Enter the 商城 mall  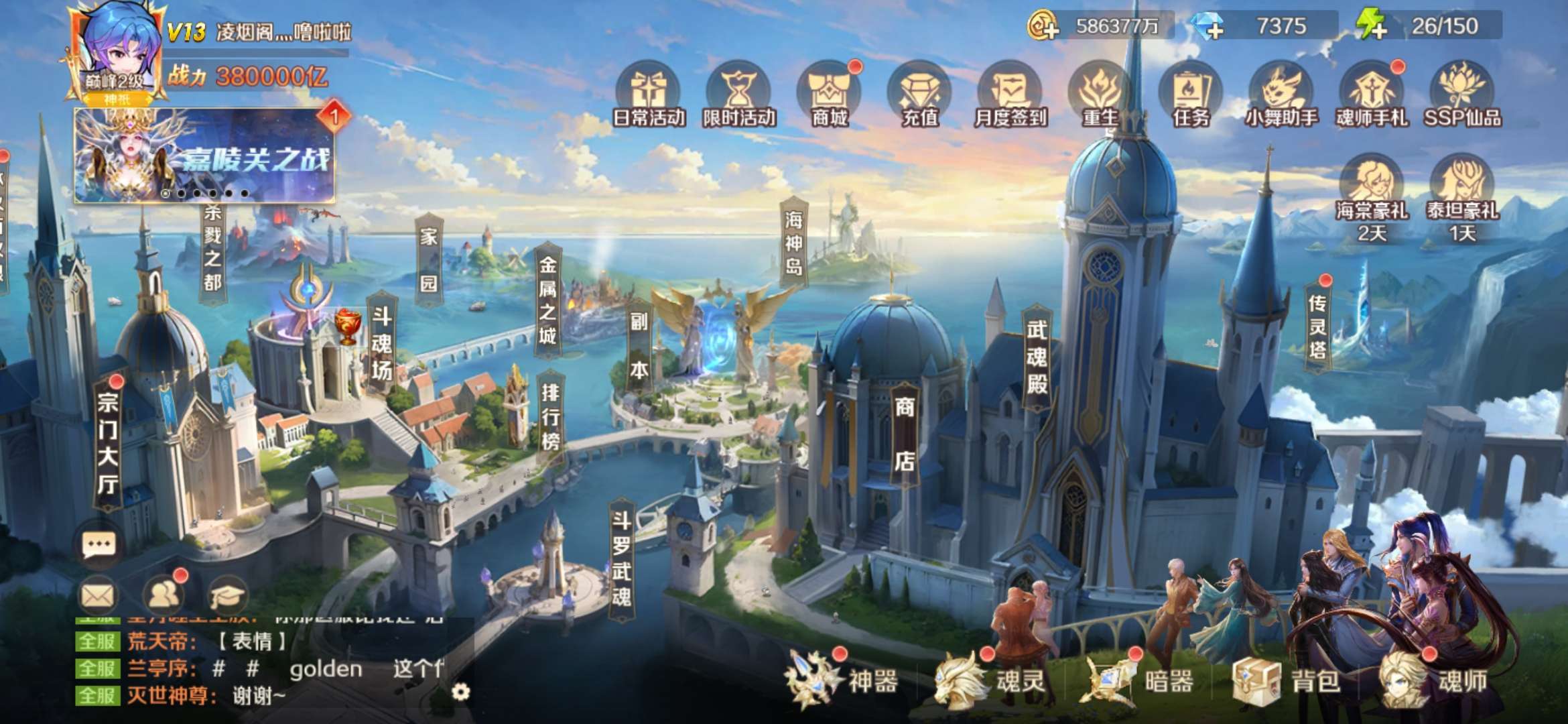click(x=829, y=94)
